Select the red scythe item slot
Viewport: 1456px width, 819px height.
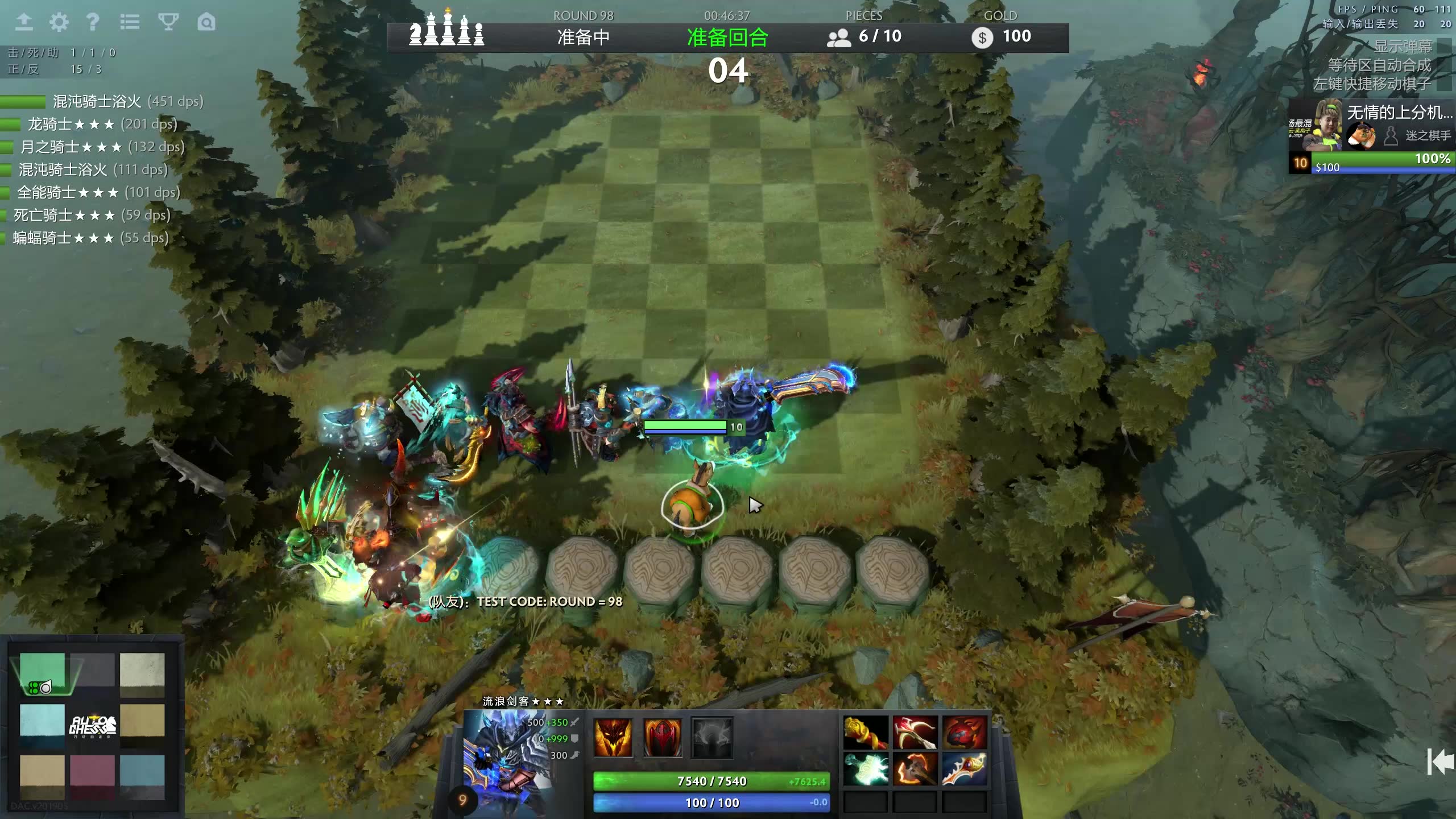coord(915,733)
